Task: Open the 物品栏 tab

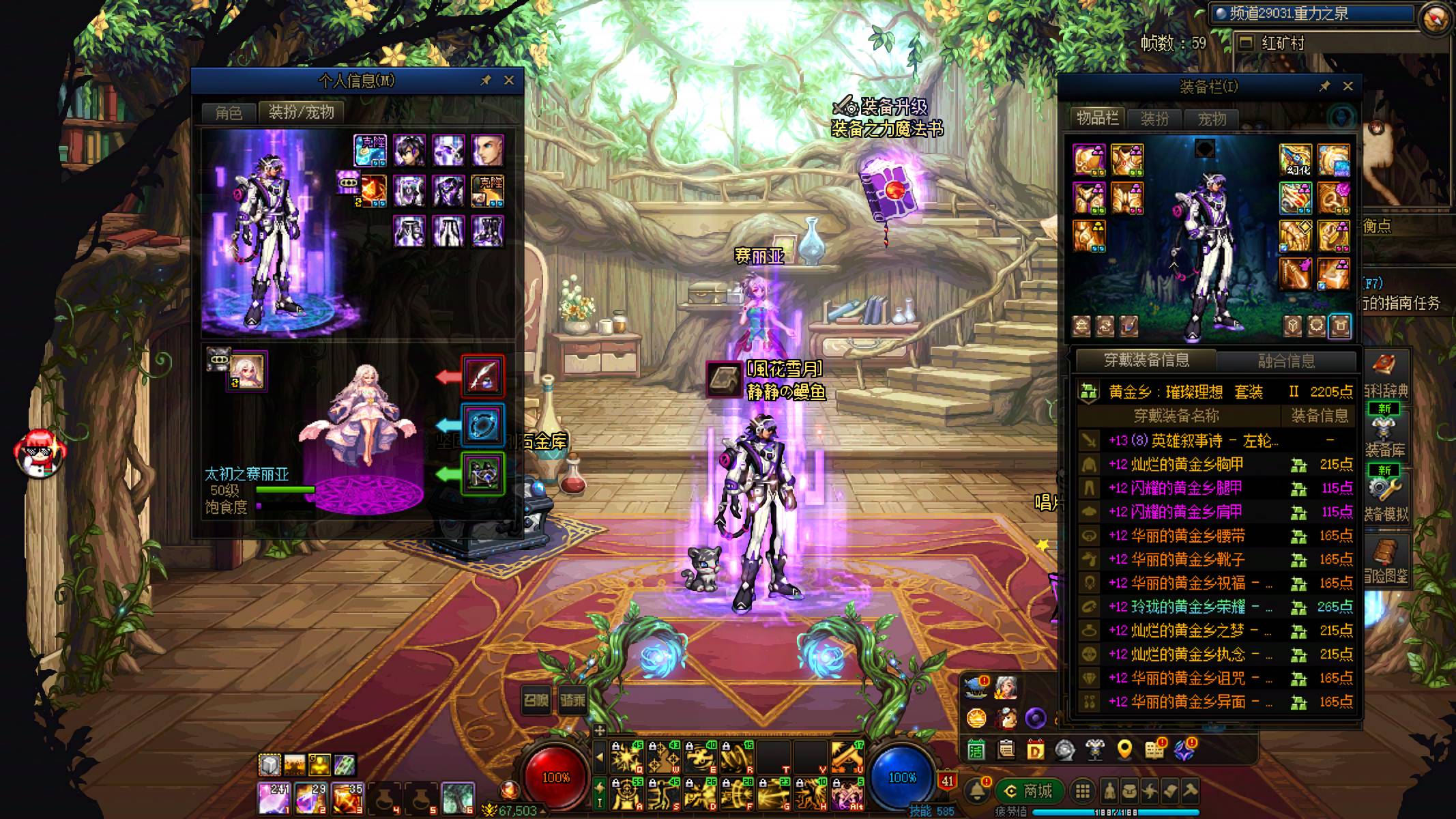Action: coord(1097,119)
